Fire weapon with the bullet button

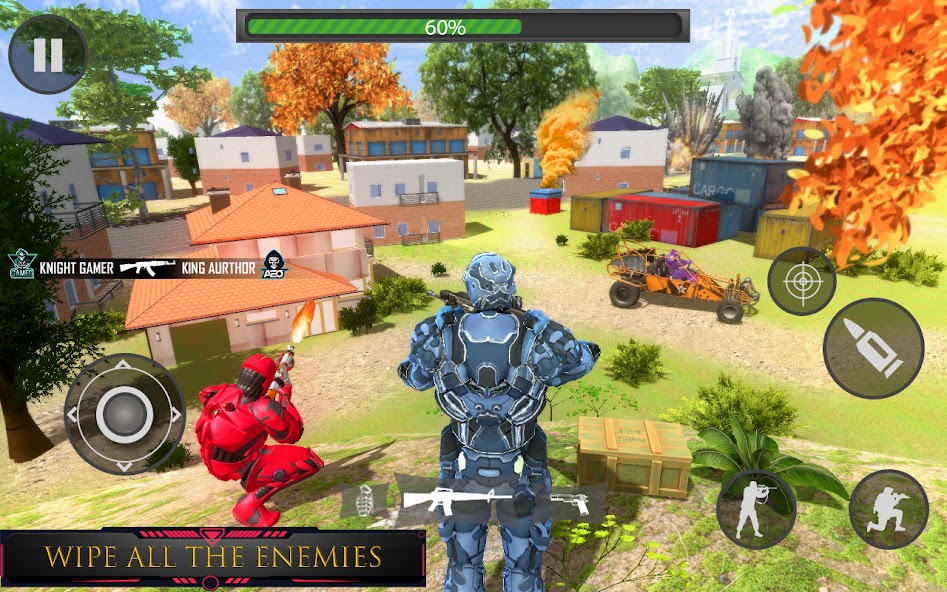click(x=873, y=348)
